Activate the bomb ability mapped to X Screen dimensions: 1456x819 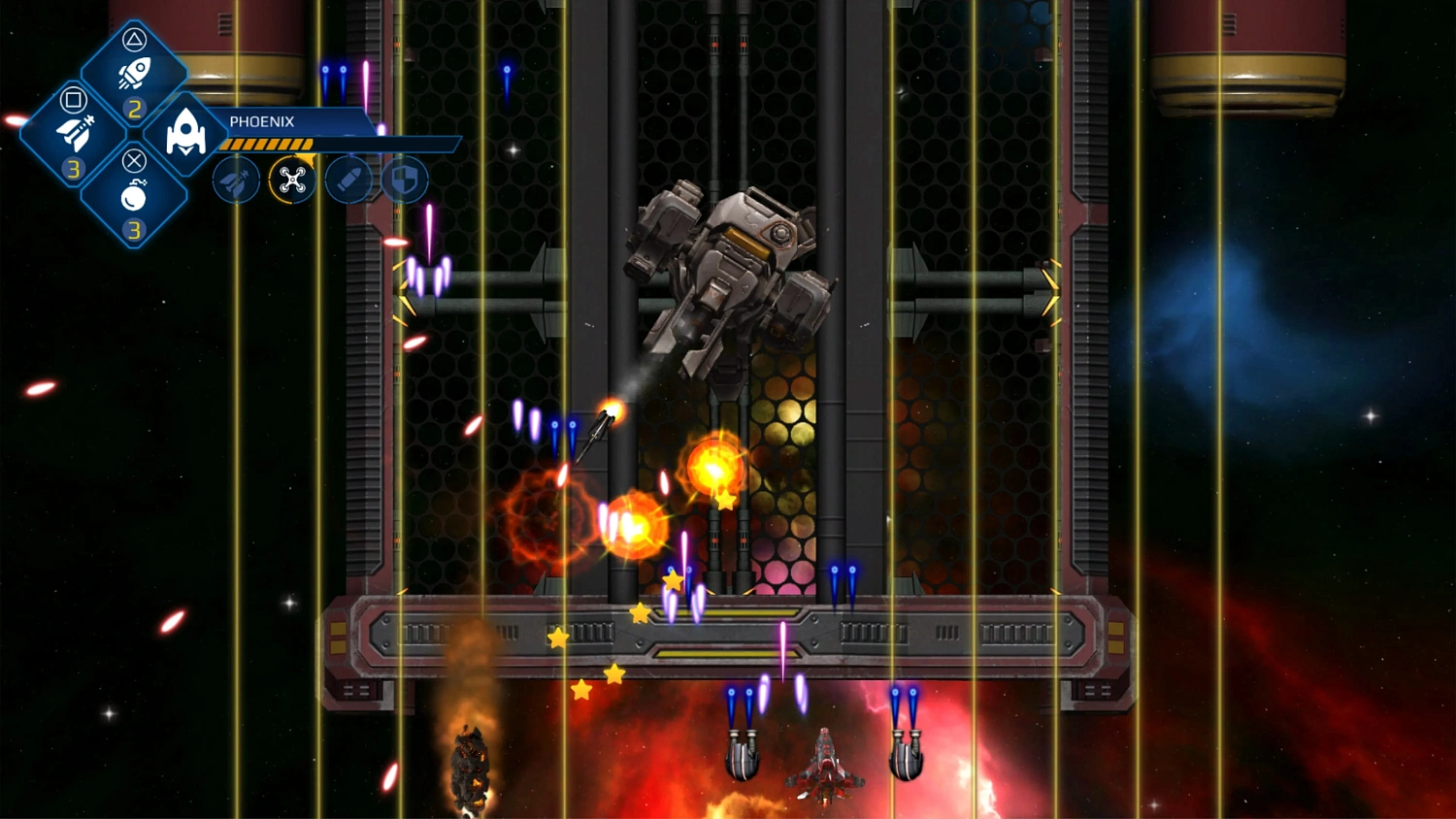(132, 197)
